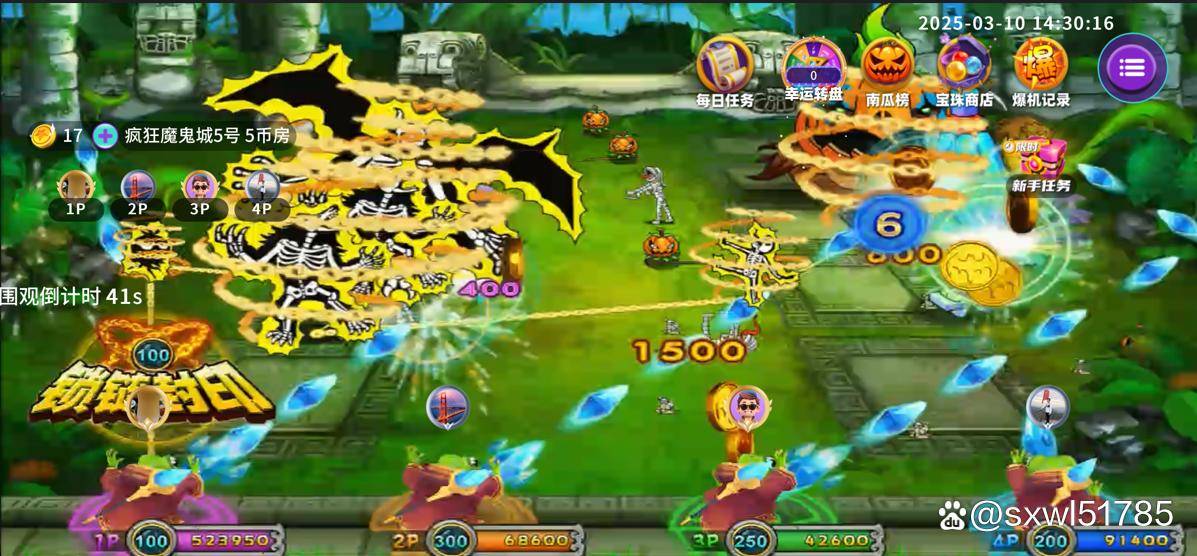This screenshot has height=556, width=1197.
Task: Open the 宝珠商店 orb shop
Action: point(964,67)
